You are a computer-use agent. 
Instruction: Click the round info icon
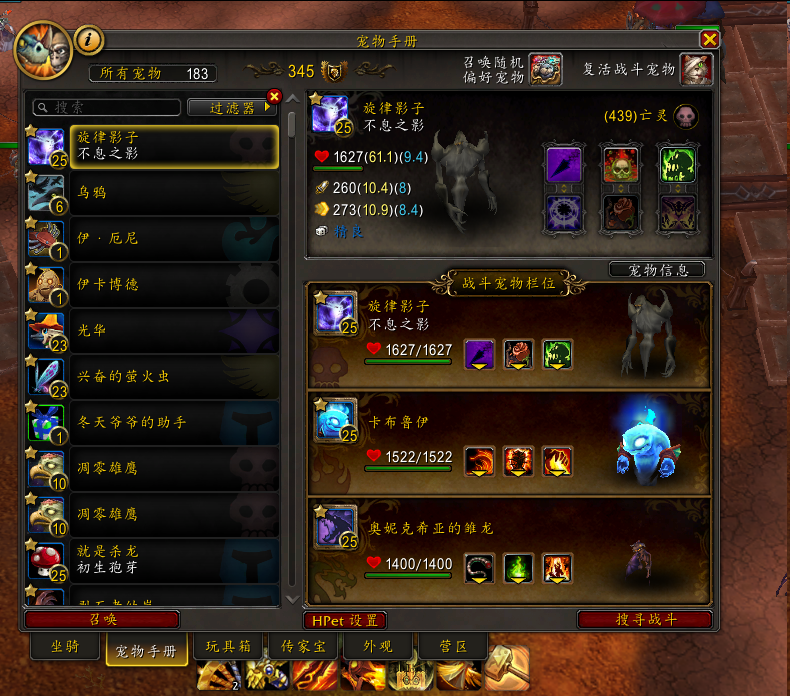(90, 40)
